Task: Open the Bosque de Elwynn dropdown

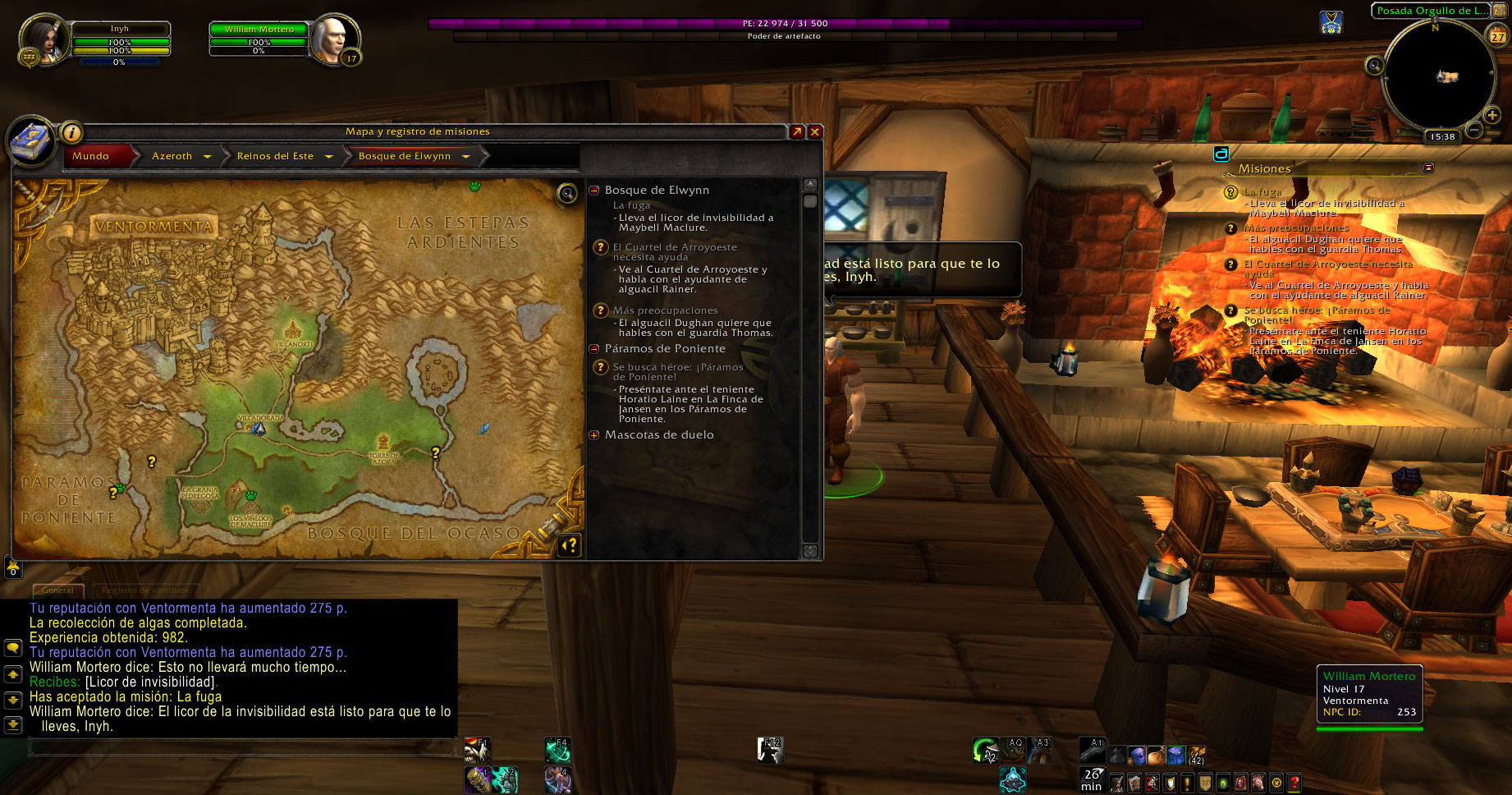Action: click(465, 156)
